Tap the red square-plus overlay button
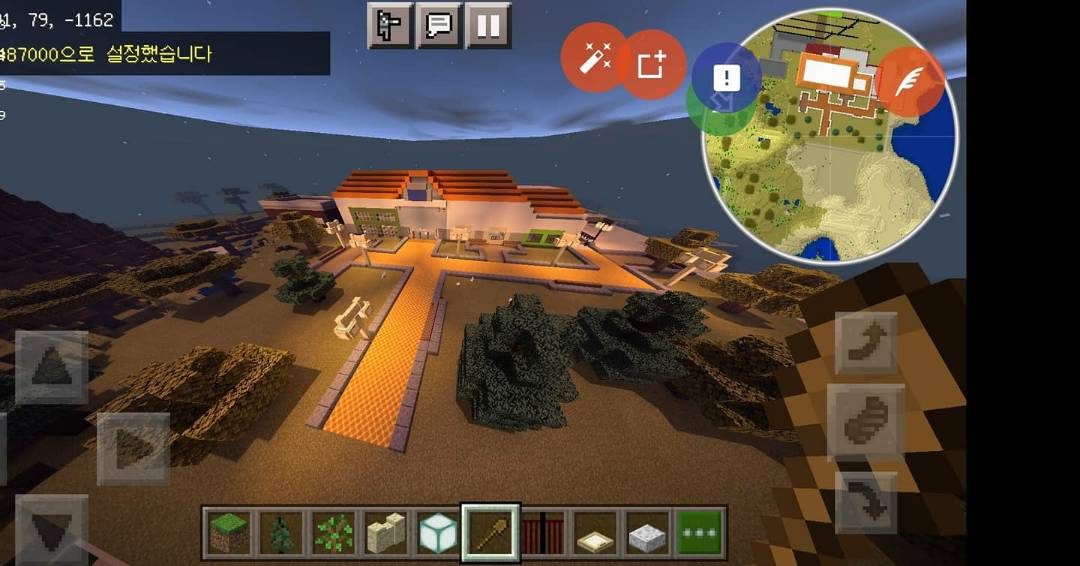Image resolution: width=1080 pixels, height=566 pixels. point(652,65)
